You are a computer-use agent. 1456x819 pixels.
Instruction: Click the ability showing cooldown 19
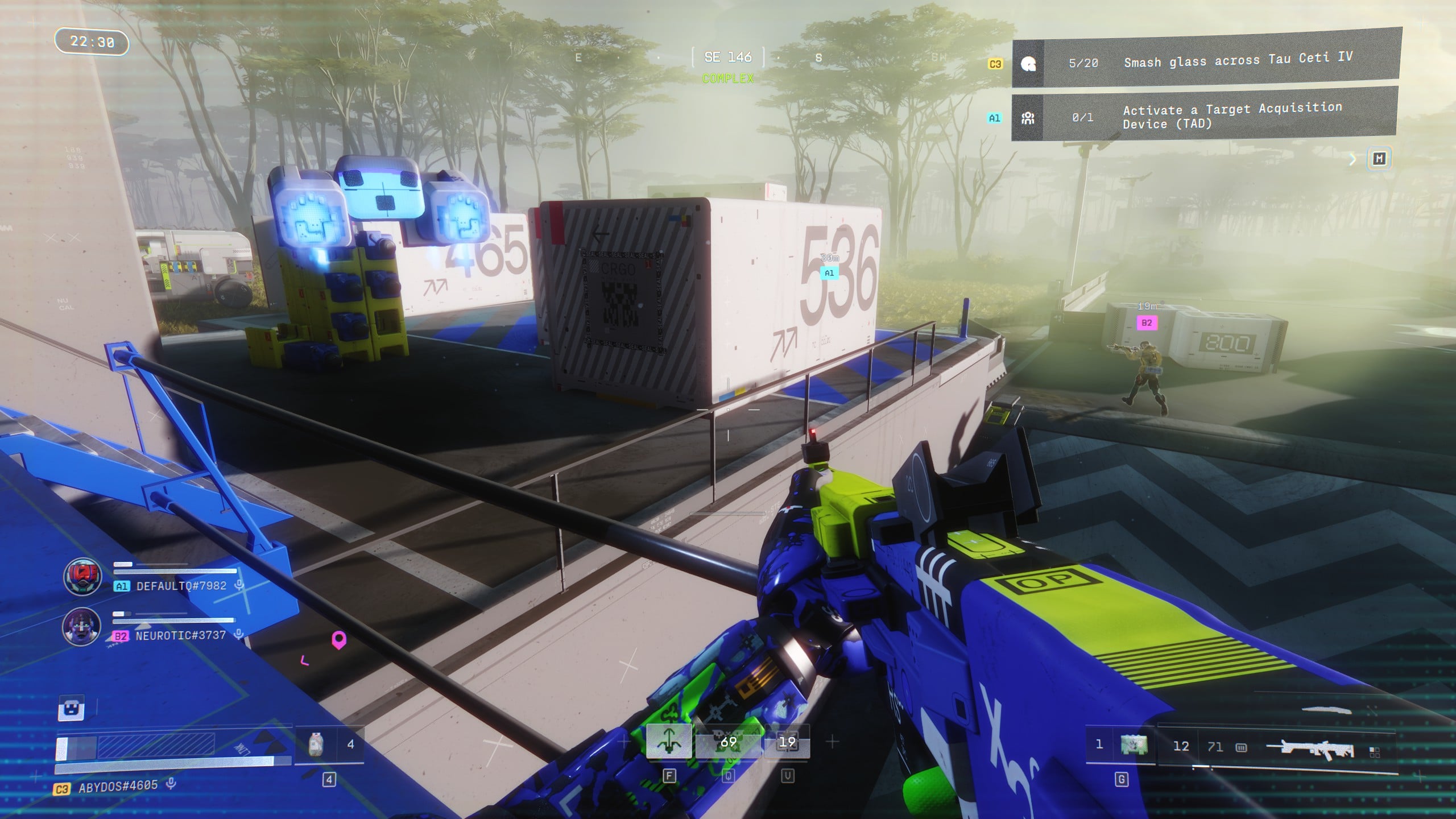pyautogui.click(x=787, y=742)
